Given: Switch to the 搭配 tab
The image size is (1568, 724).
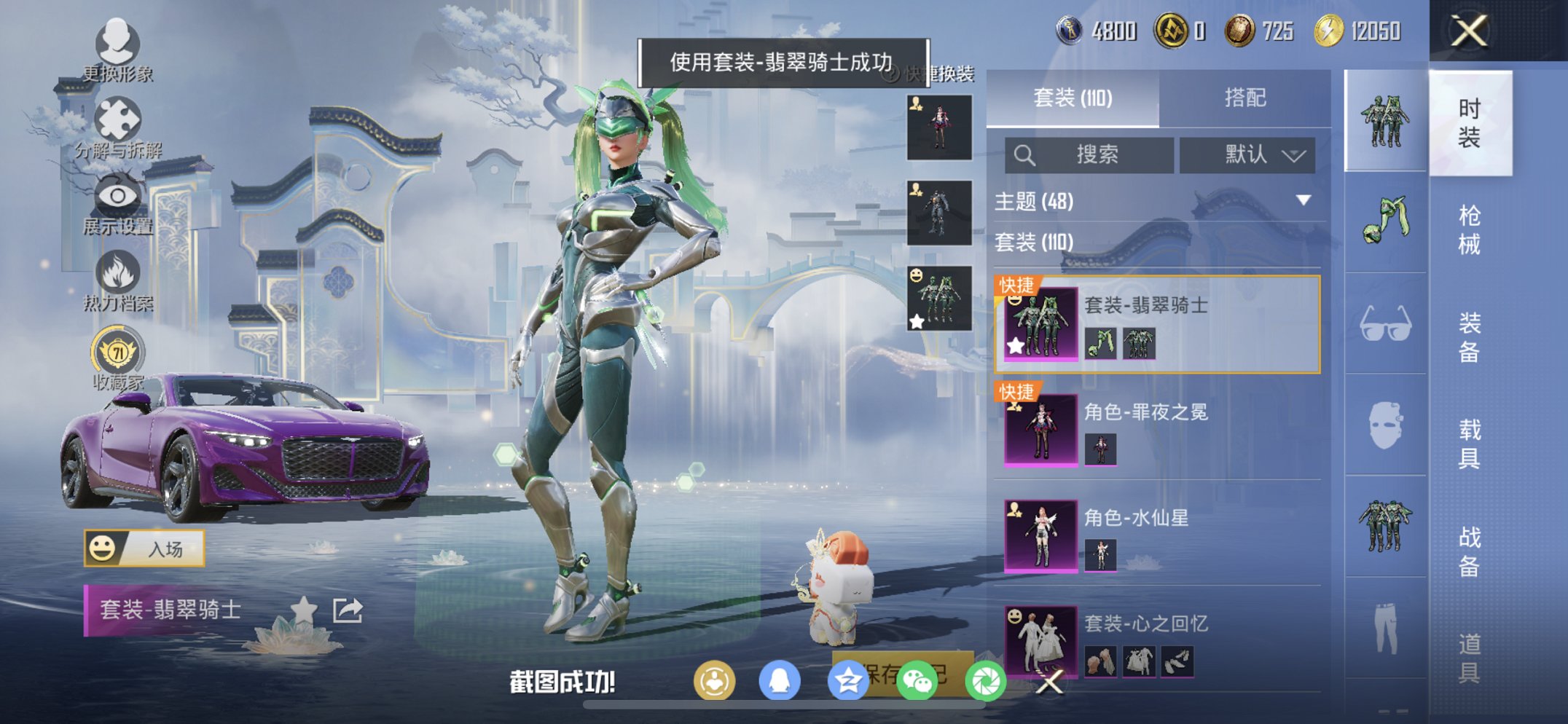Looking at the screenshot, I should click(x=1244, y=98).
